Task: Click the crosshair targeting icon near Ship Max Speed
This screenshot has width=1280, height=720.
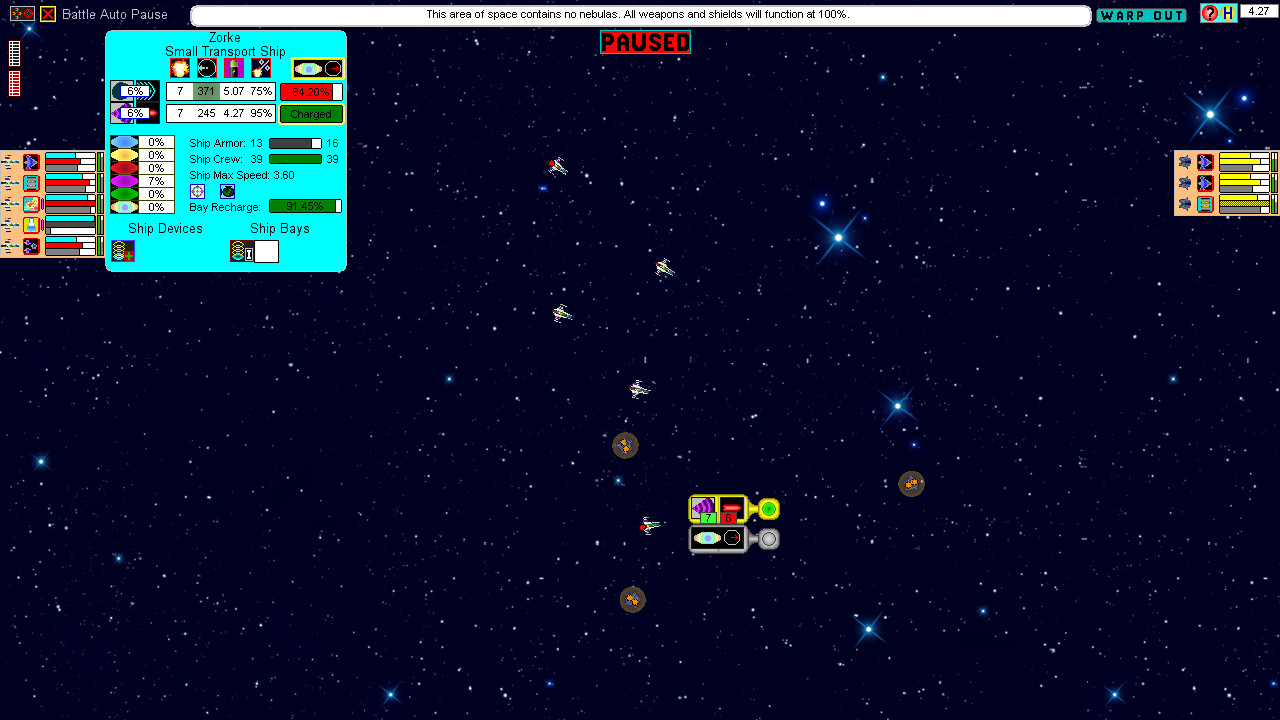Action: 196,190
